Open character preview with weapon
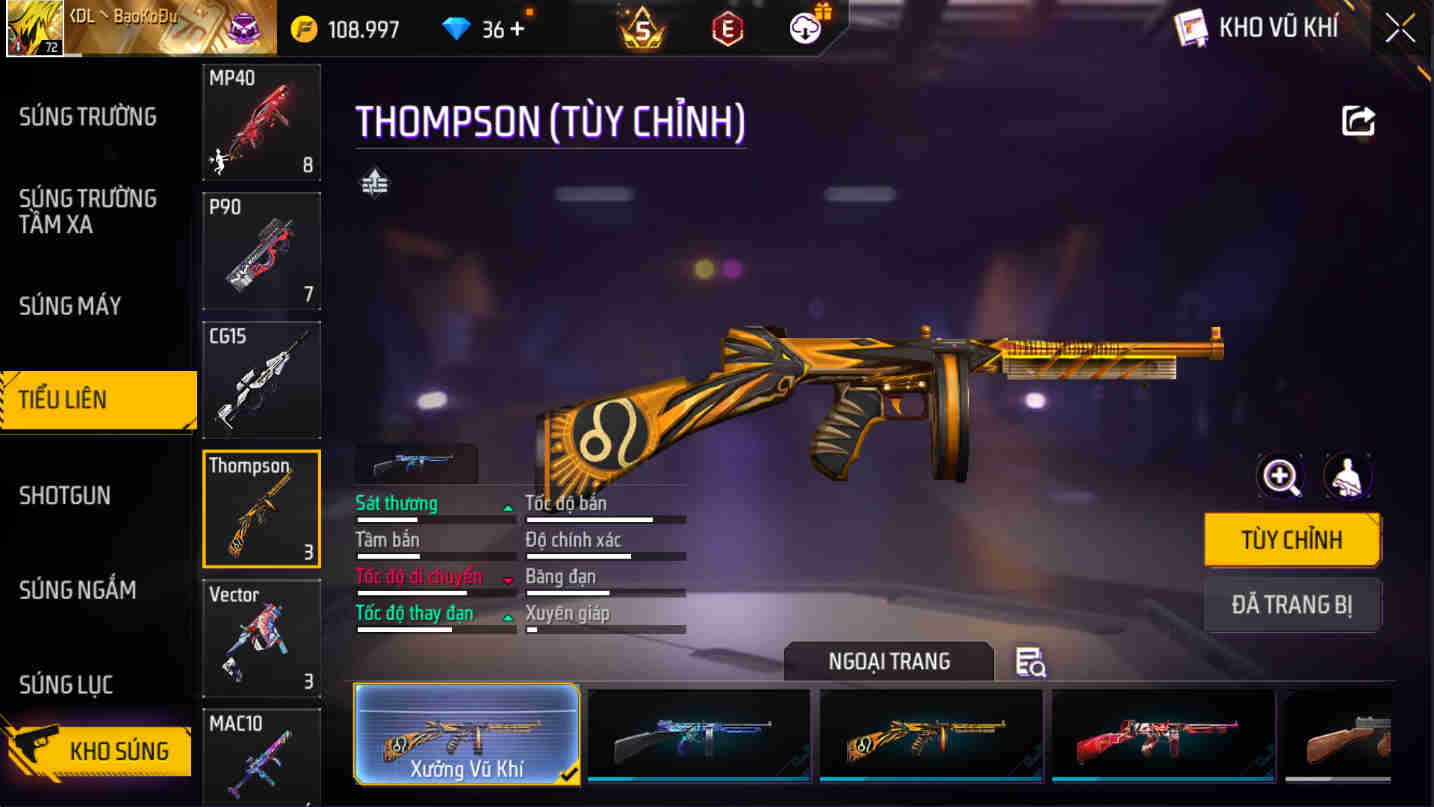1434x807 pixels. (1348, 476)
